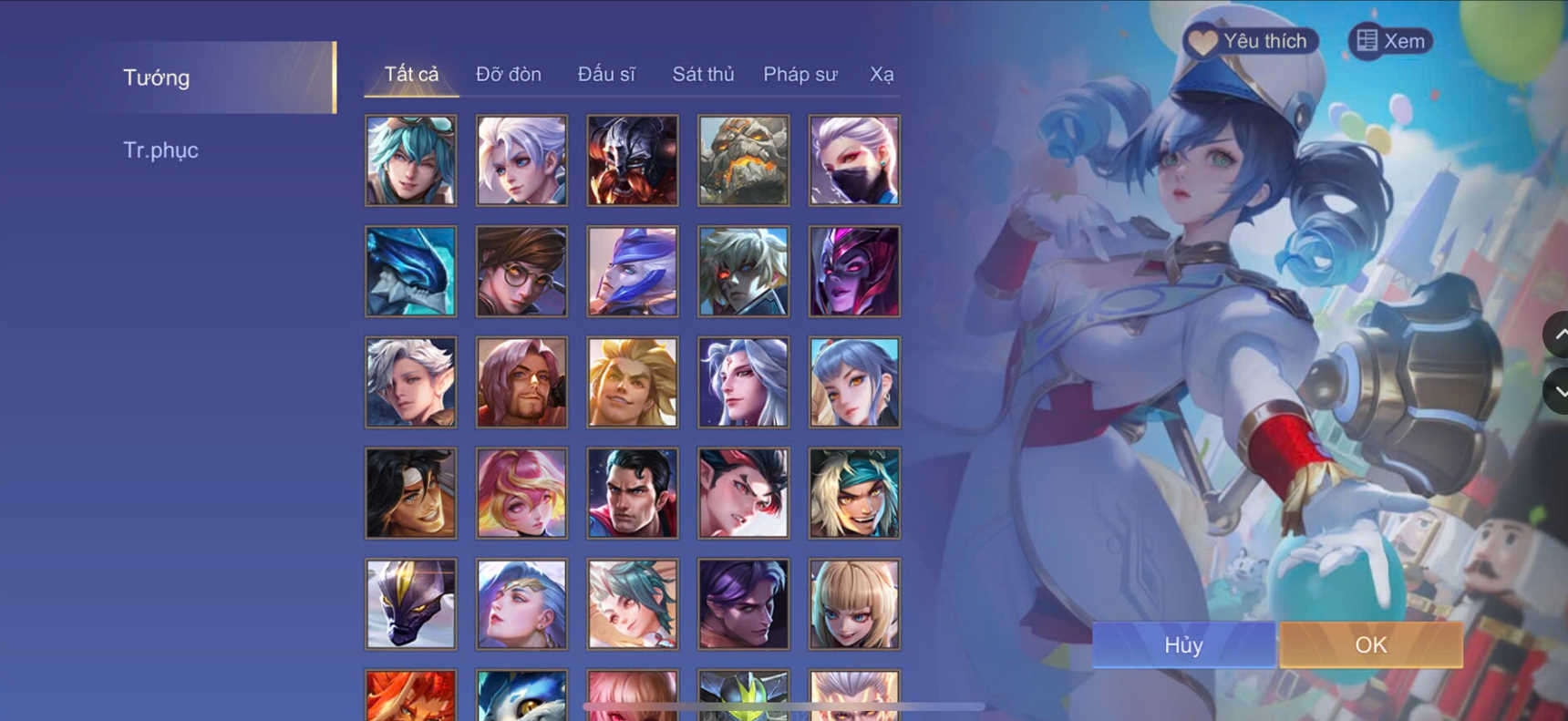The width and height of the screenshot is (1568, 721).
Task: Click the heart icon on Yêu thích button
Action: pyautogui.click(x=1202, y=40)
